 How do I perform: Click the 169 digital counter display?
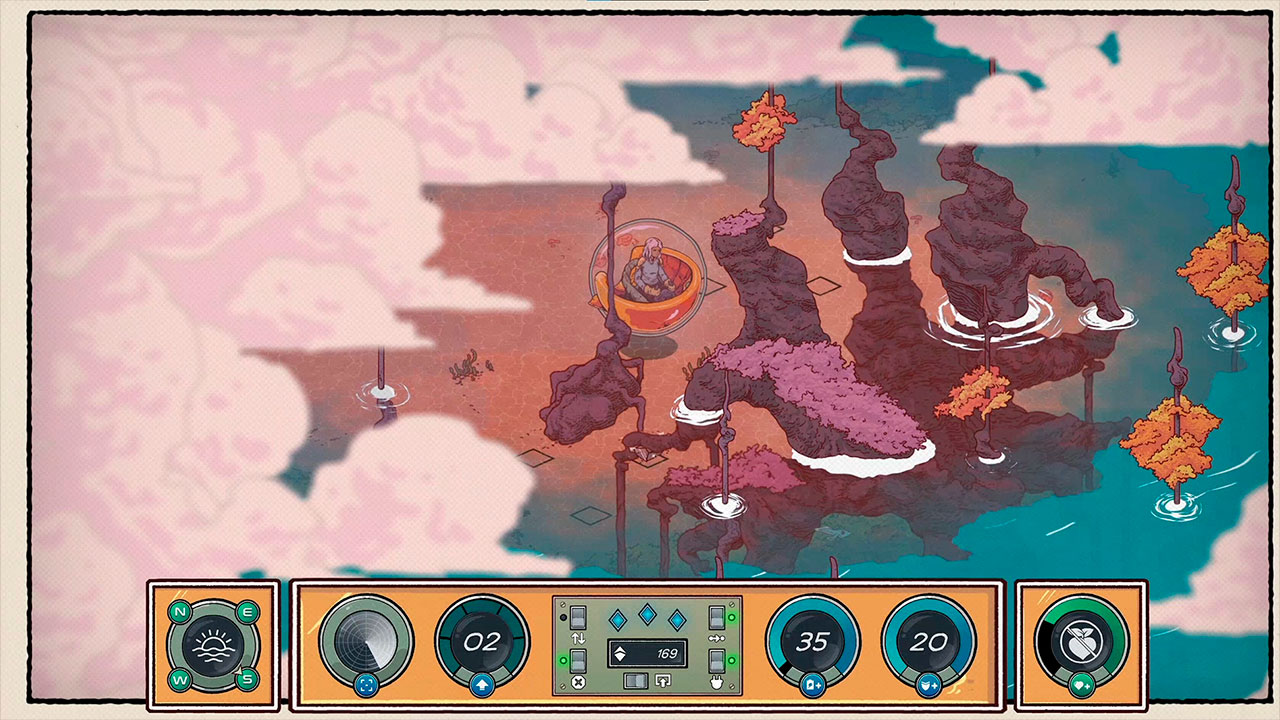coord(648,653)
